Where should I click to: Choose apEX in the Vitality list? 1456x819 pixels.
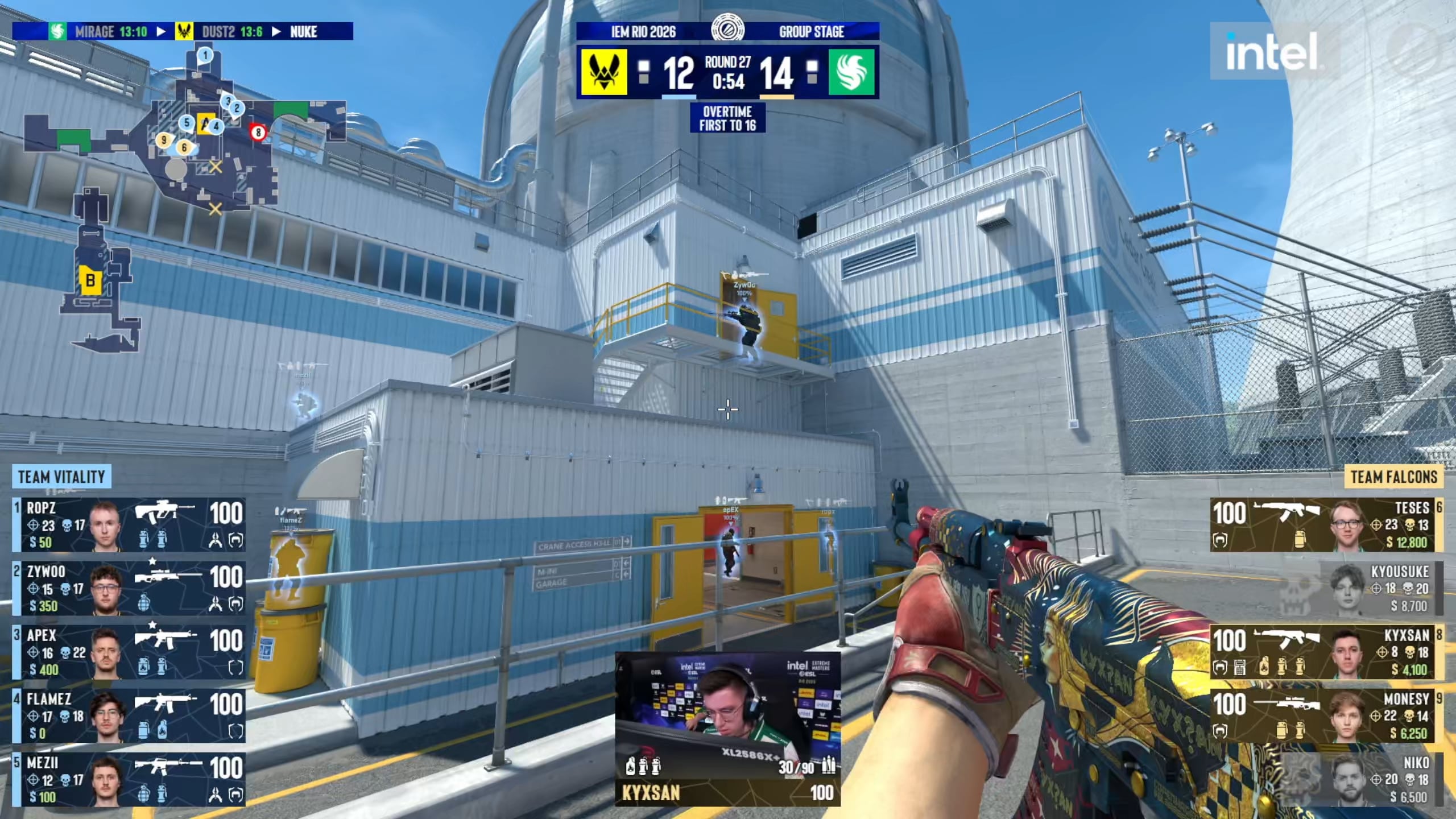(x=129, y=652)
